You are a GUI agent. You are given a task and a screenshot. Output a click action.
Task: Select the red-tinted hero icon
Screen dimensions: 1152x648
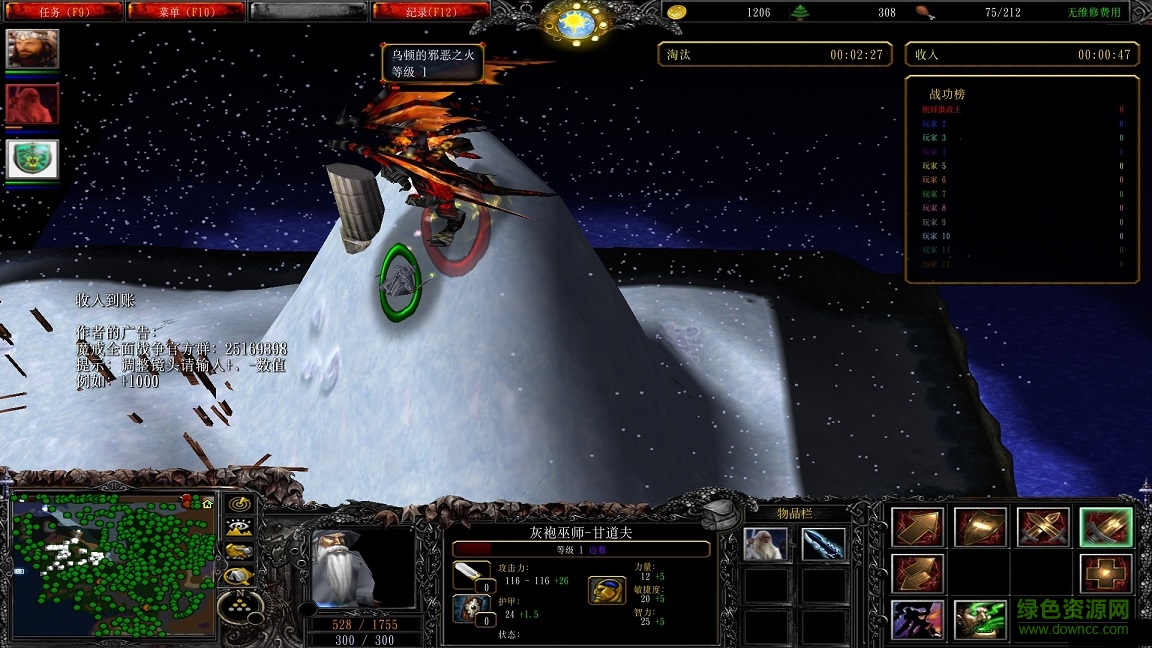pos(33,104)
